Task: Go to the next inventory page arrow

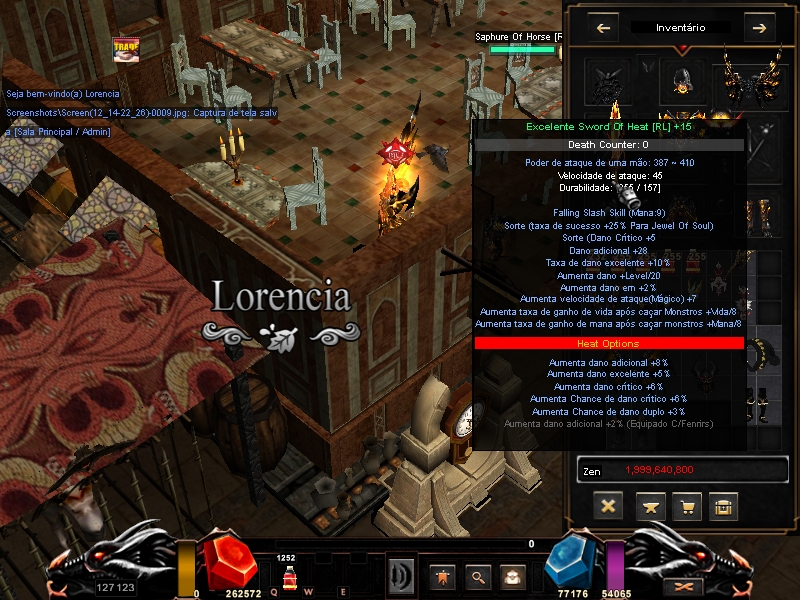Action: point(759,28)
